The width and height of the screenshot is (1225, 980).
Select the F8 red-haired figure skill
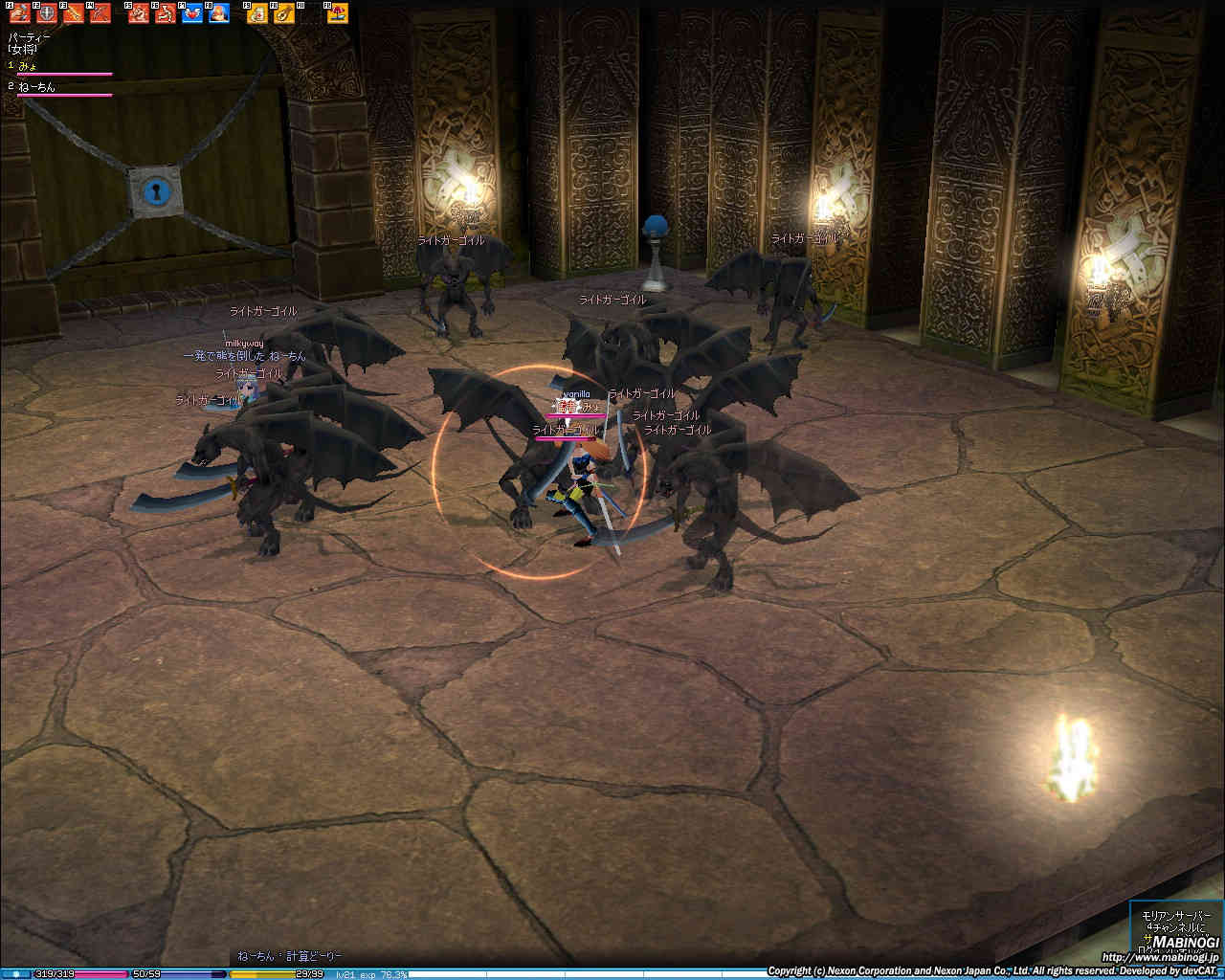(x=219, y=13)
